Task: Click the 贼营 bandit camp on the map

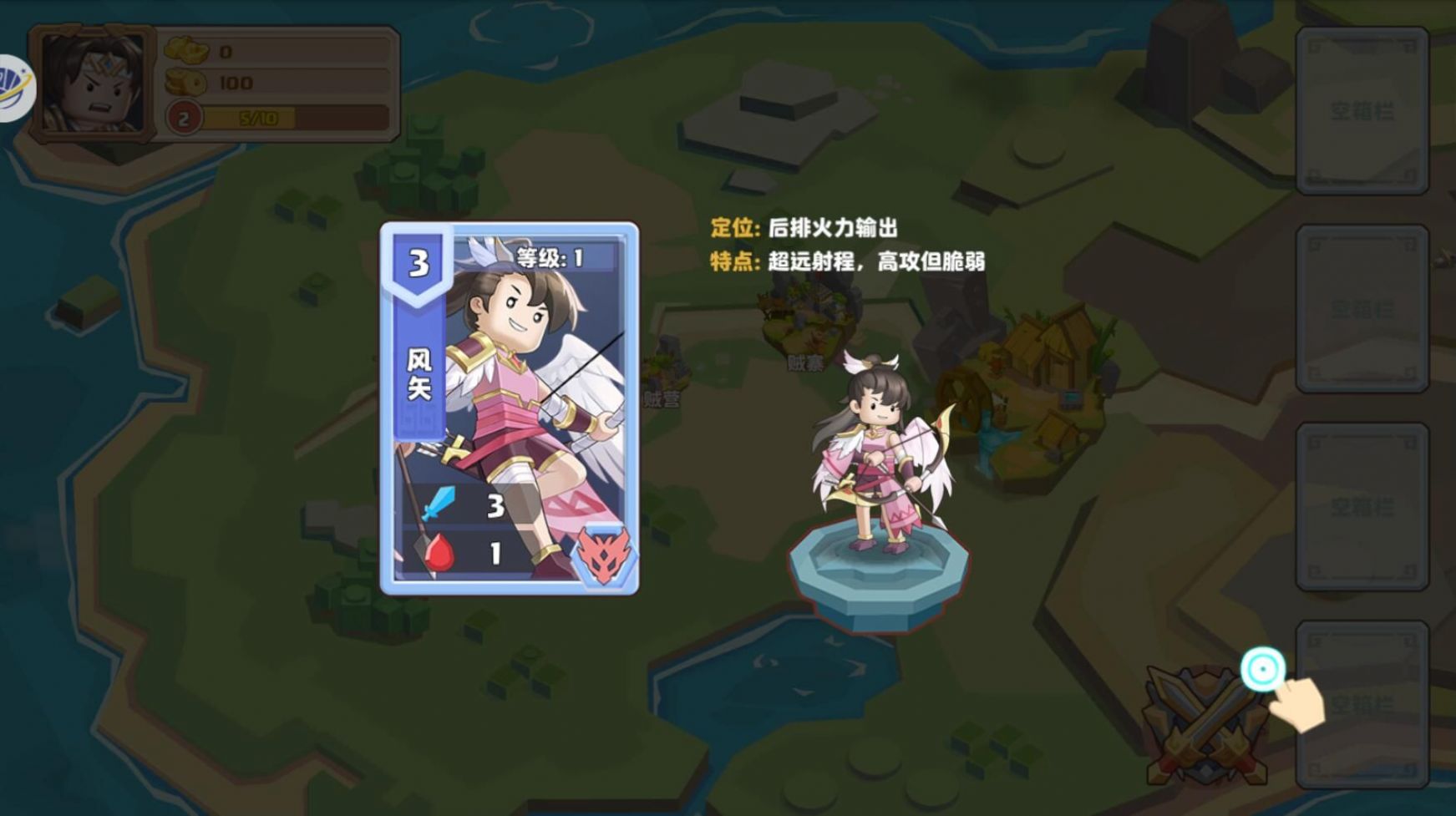Action: coord(660,401)
